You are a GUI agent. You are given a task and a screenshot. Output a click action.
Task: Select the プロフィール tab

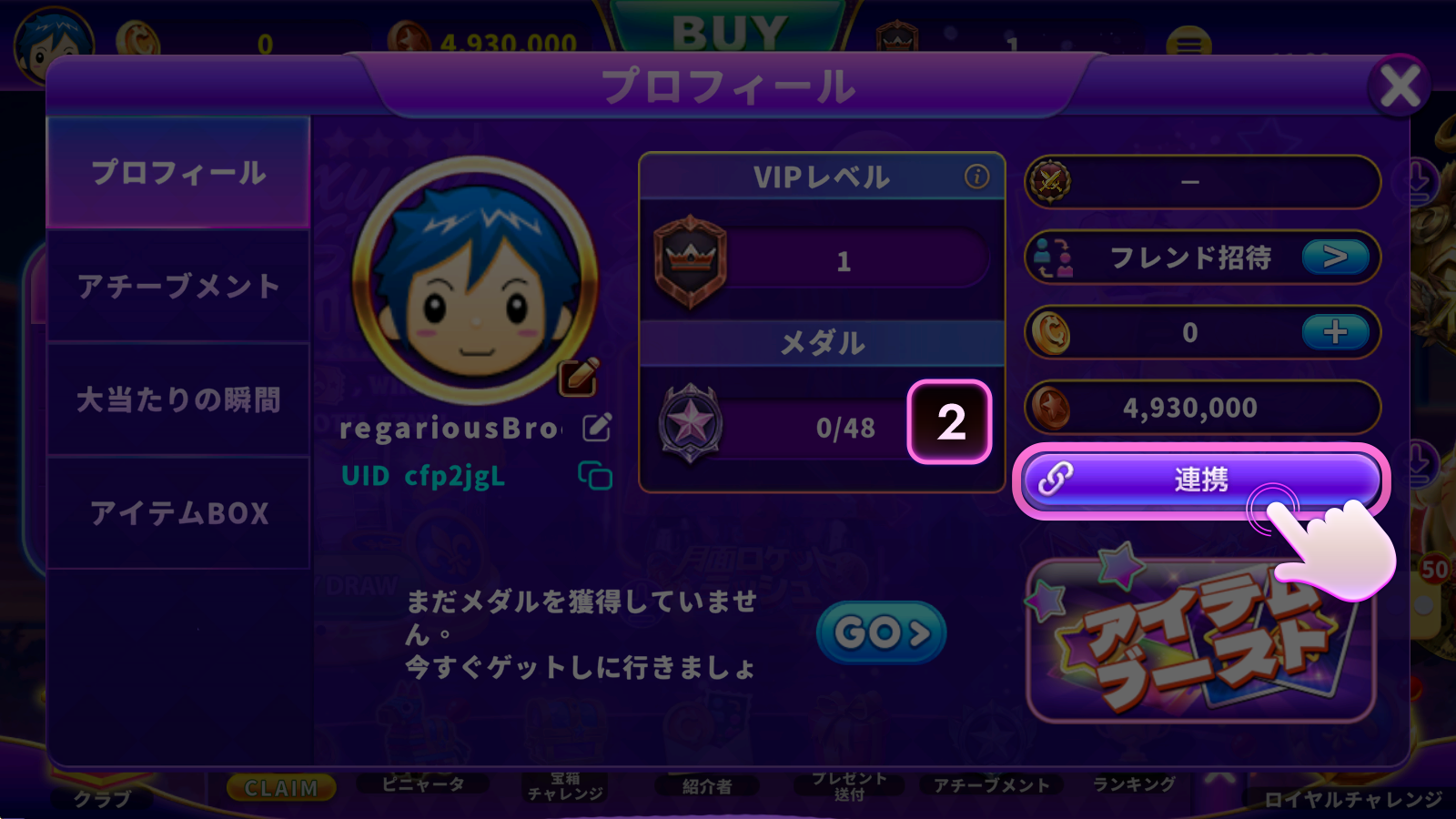coord(178,173)
